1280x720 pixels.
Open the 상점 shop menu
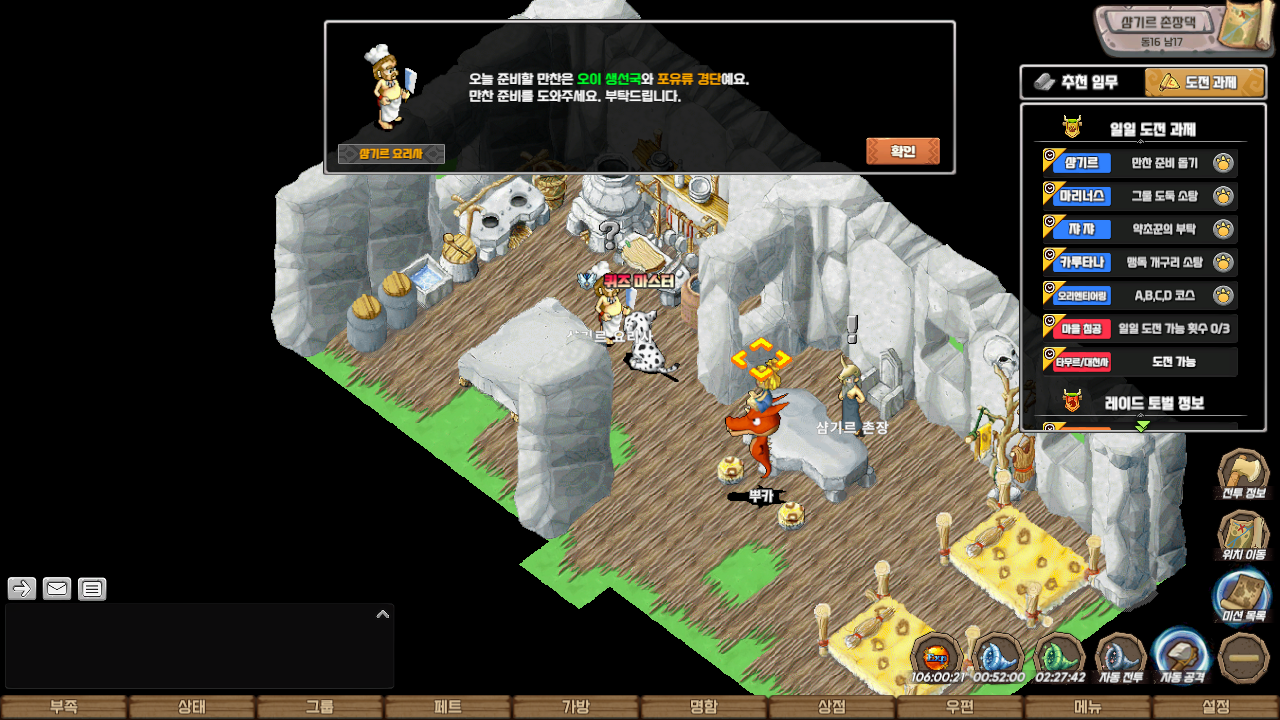point(831,707)
